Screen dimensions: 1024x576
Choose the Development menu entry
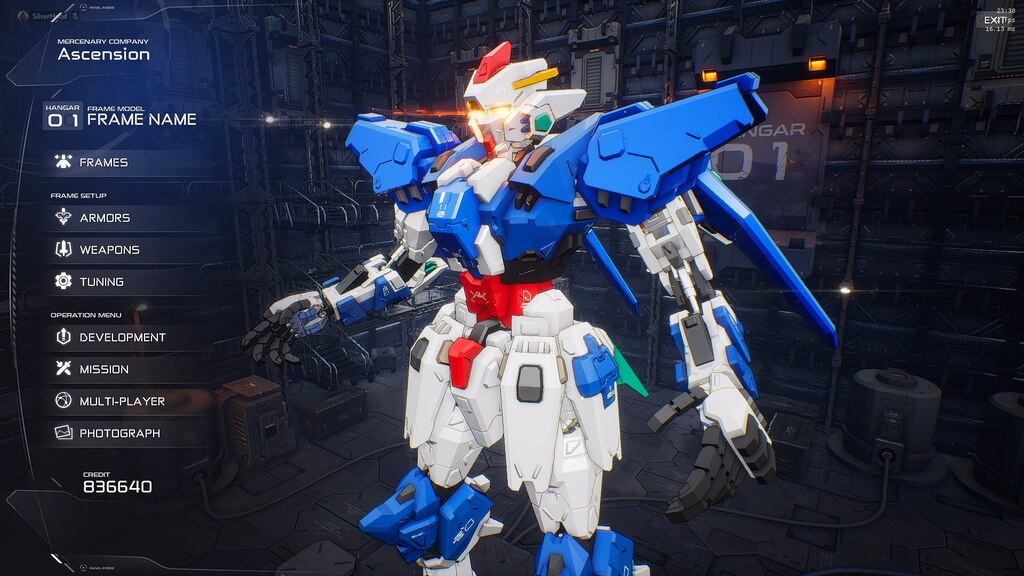(x=121, y=338)
